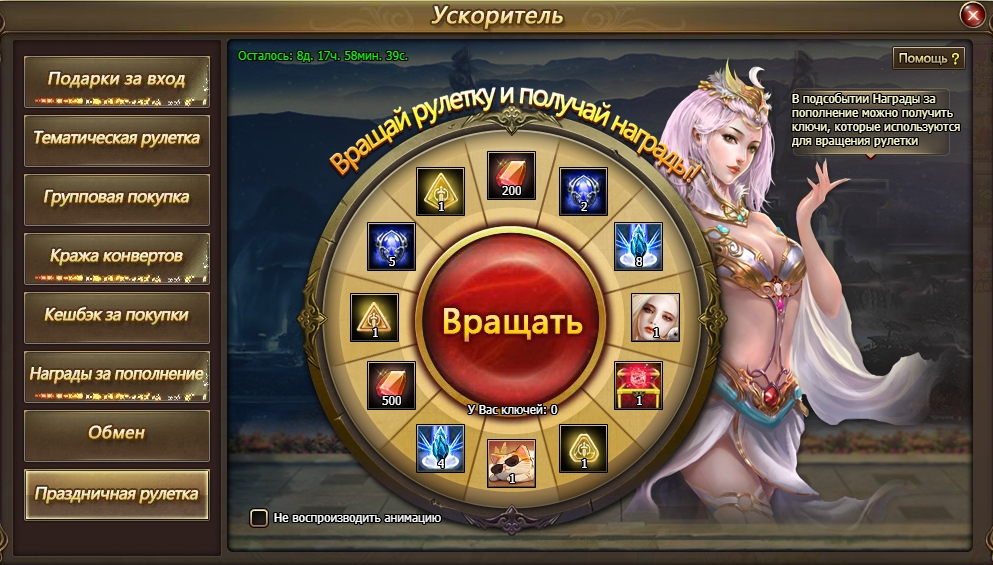Open the Подарки за вход tab

(x=117, y=80)
